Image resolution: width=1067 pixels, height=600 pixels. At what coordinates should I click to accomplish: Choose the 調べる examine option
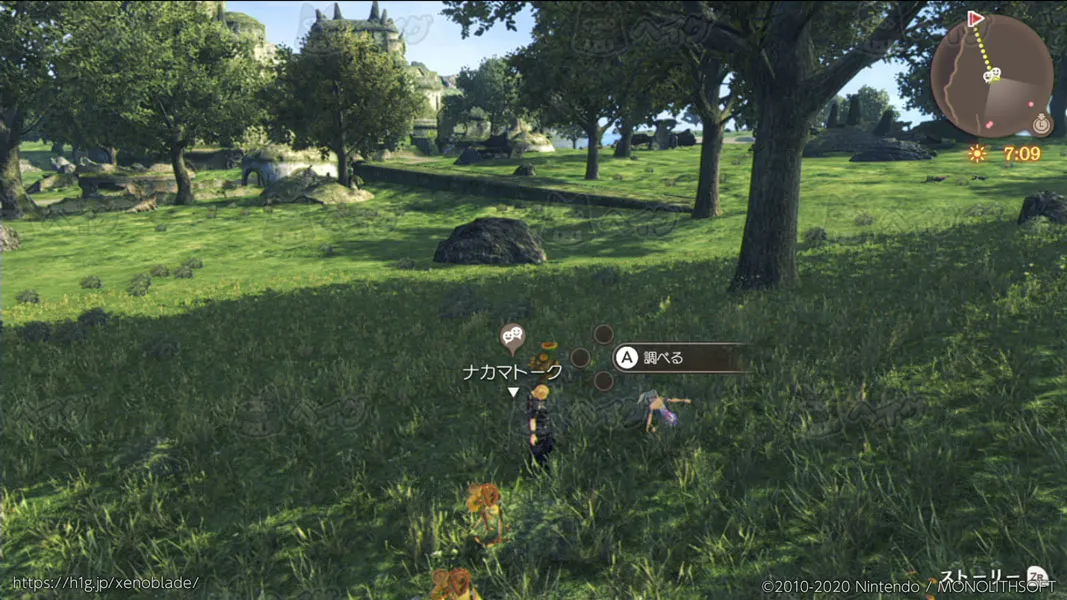pyautogui.click(x=682, y=357)
